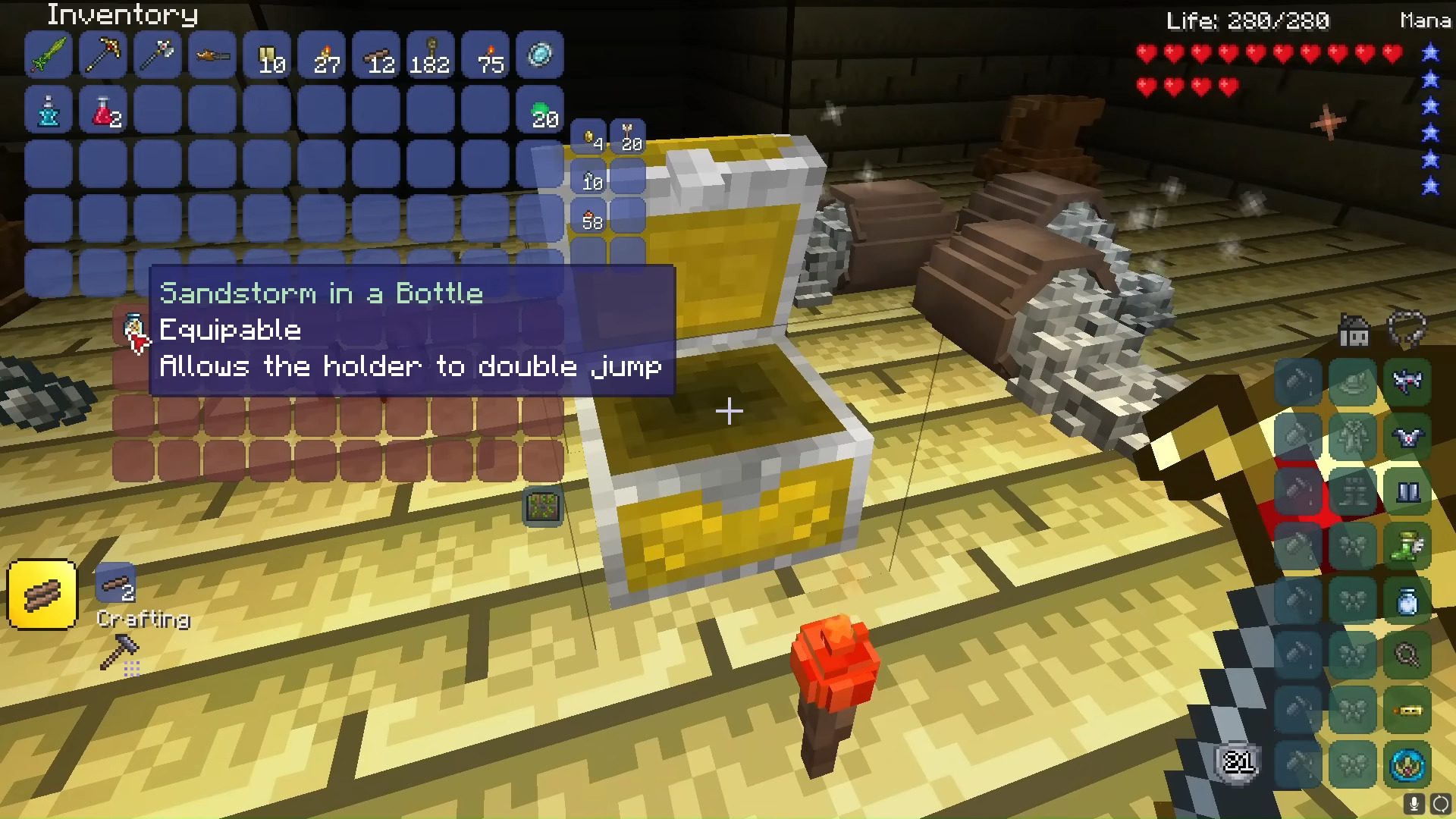Select the rope stack of 182
Screen dimensions: 1456x819
coord(431,55)
